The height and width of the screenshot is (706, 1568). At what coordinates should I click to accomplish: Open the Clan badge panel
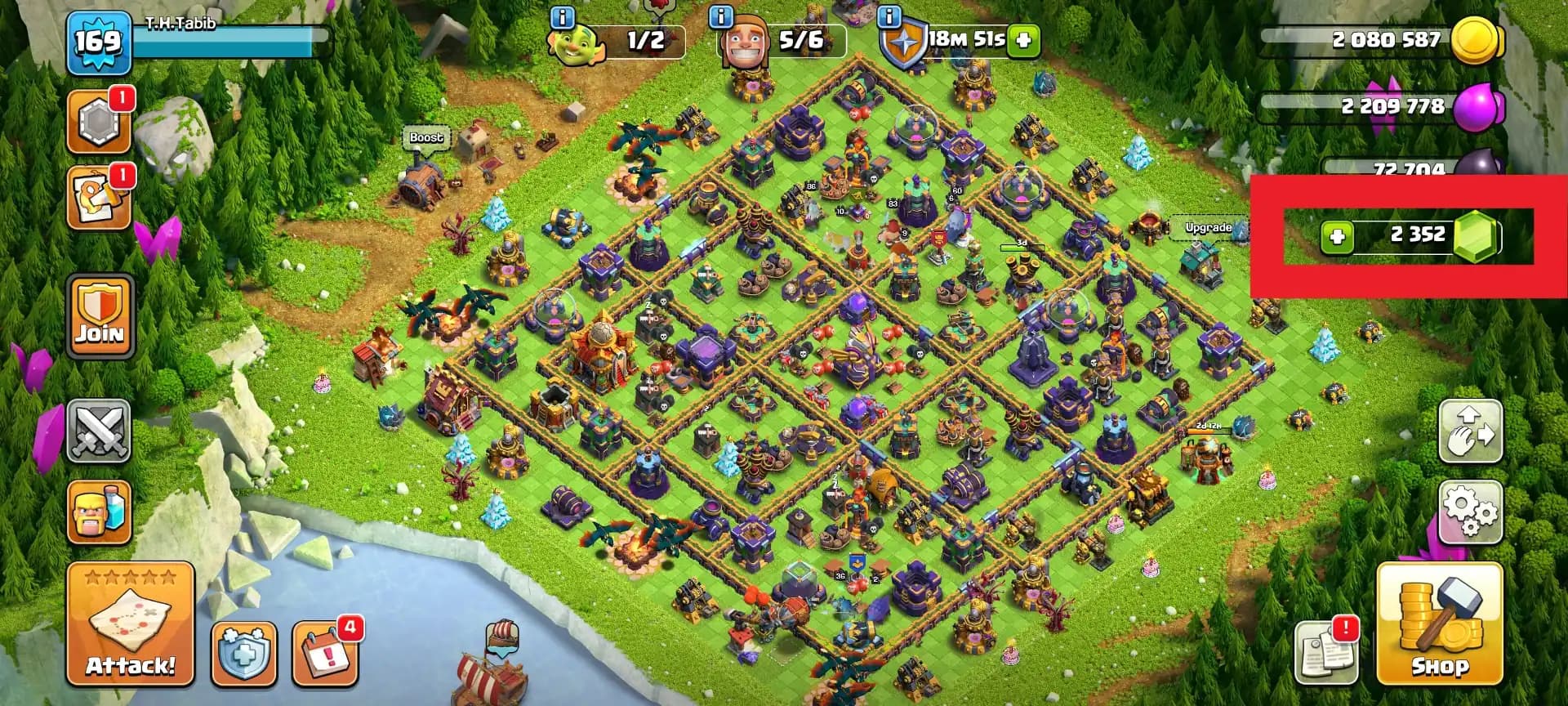[100, 120]
